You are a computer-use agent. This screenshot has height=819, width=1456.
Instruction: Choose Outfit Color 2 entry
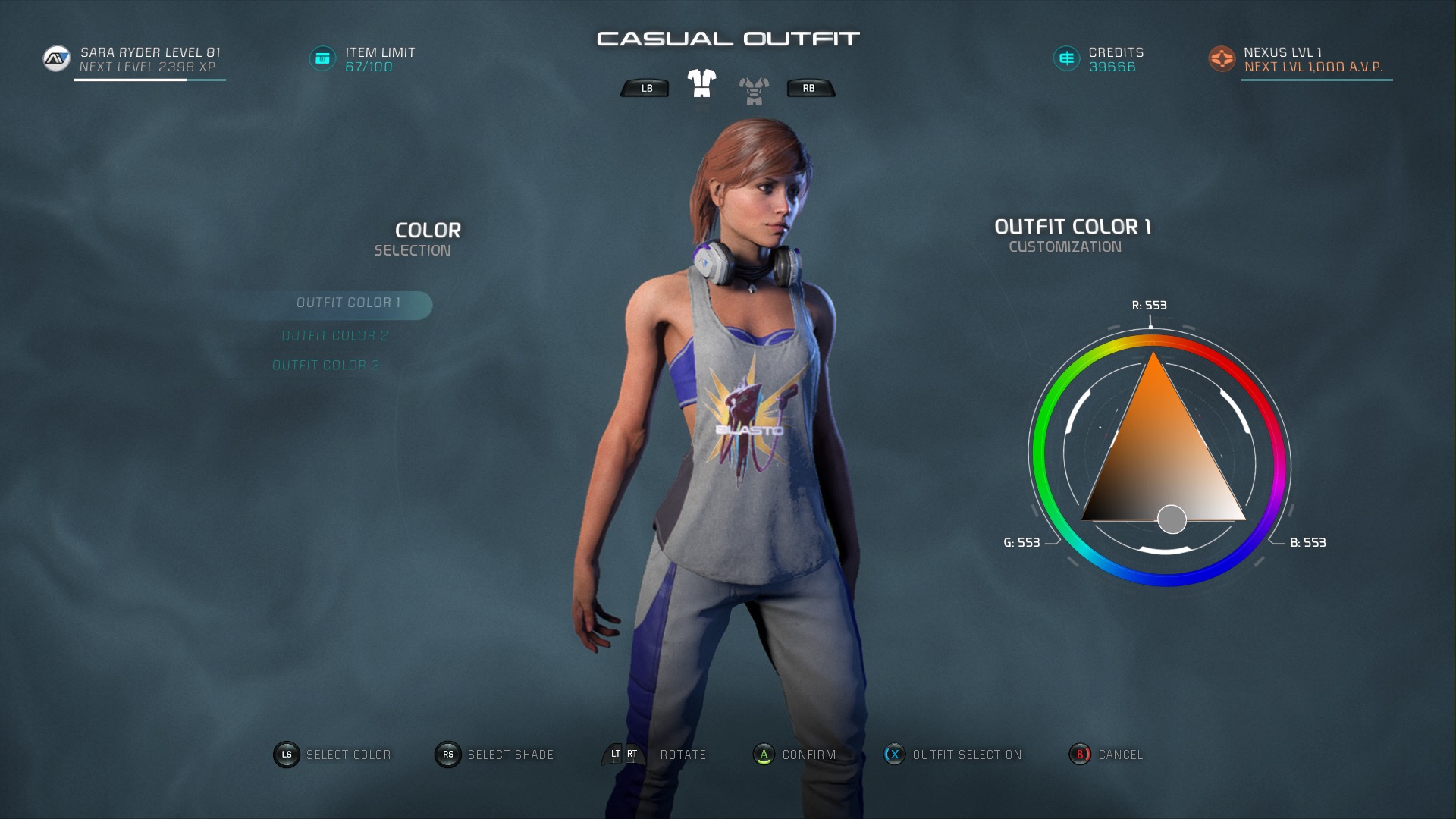pyautogui.click(x=334, y=336)
